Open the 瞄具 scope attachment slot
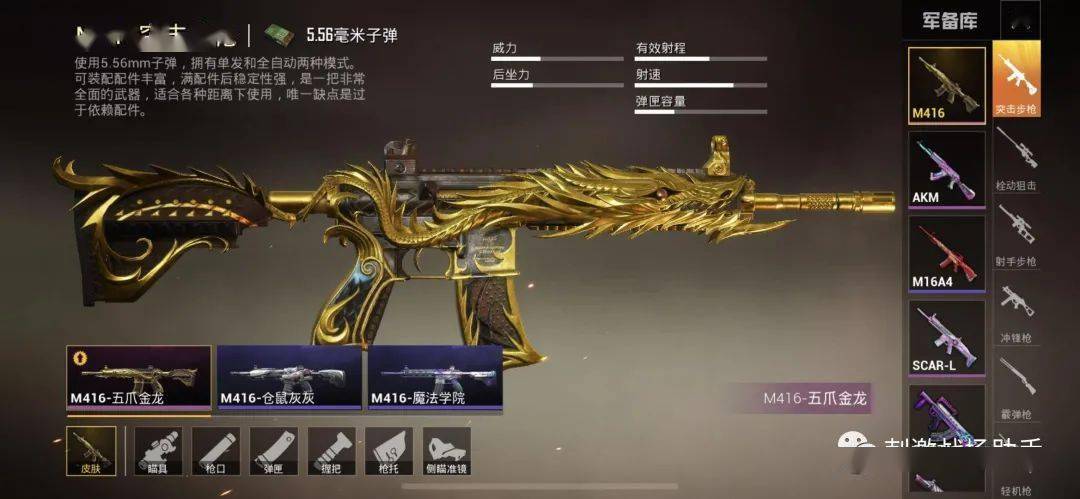The height and width of the screenshot is (499, 1080). [x=157, y=452]
